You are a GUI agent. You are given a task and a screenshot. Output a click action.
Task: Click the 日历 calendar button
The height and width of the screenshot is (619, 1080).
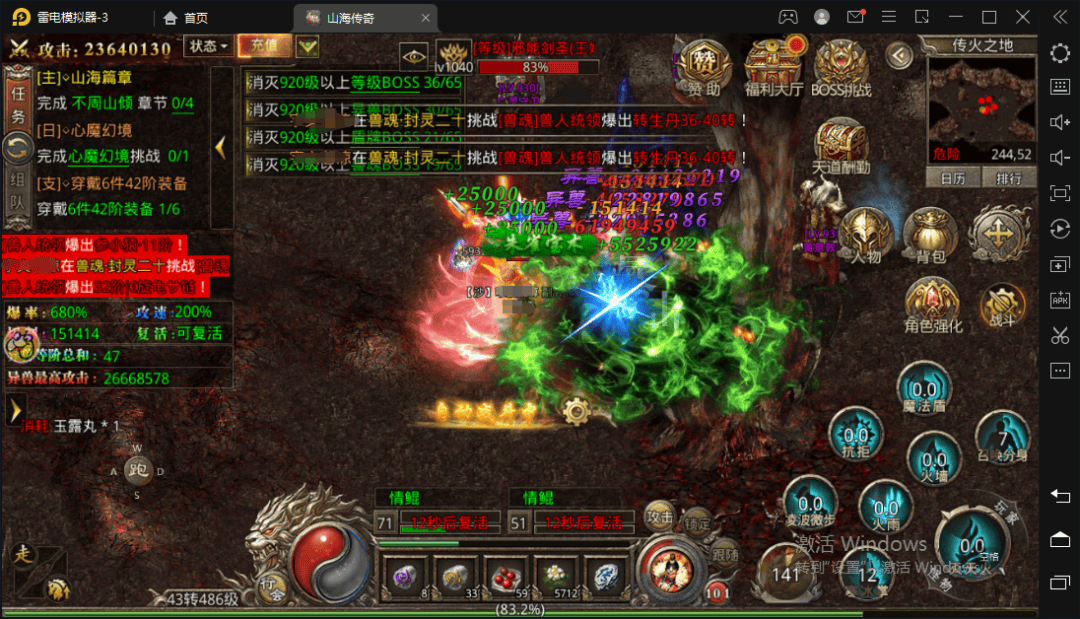click(953, 178)
